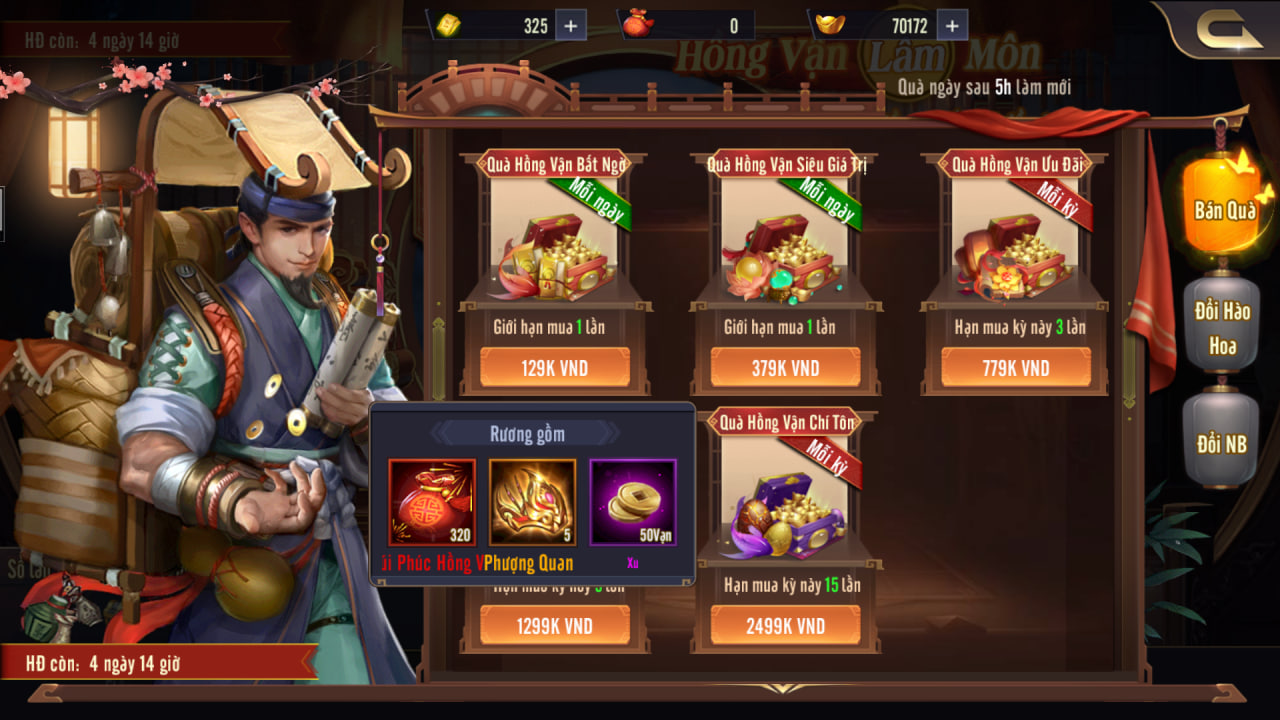Select the red lucky bag reward icon

click(x=432, y=502)
